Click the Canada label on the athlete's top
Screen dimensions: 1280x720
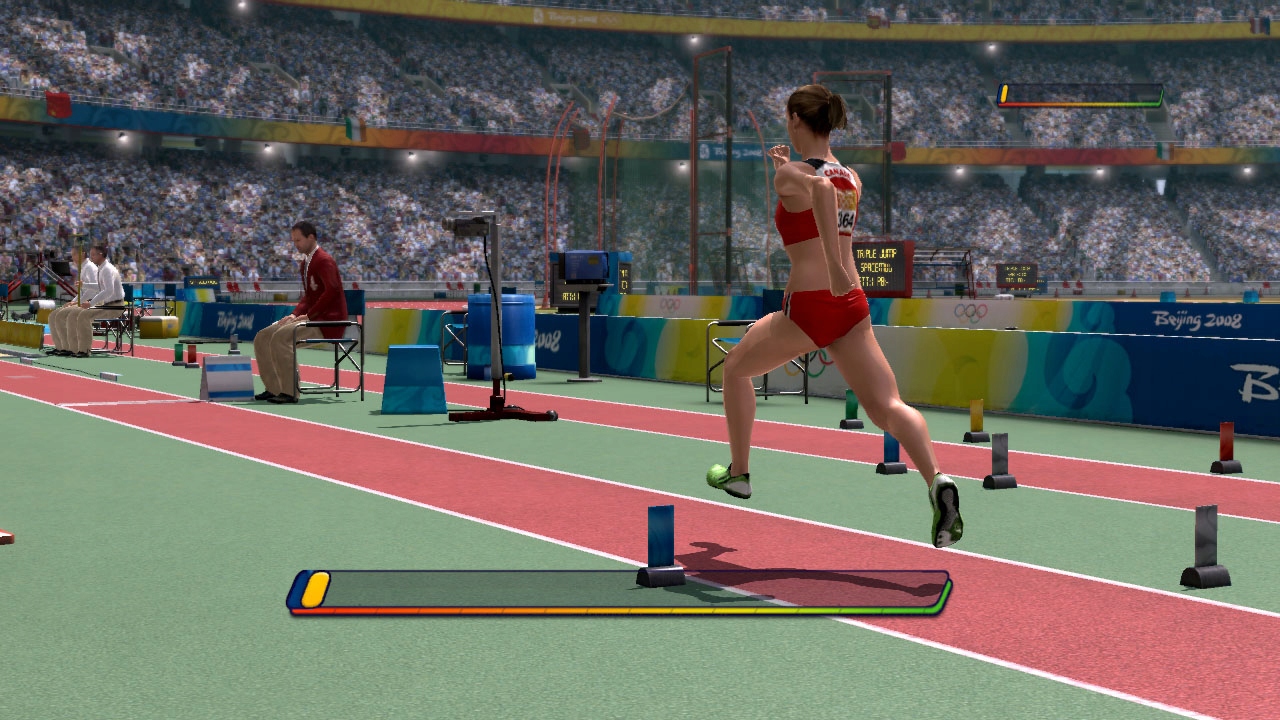(x=837, y=172)
